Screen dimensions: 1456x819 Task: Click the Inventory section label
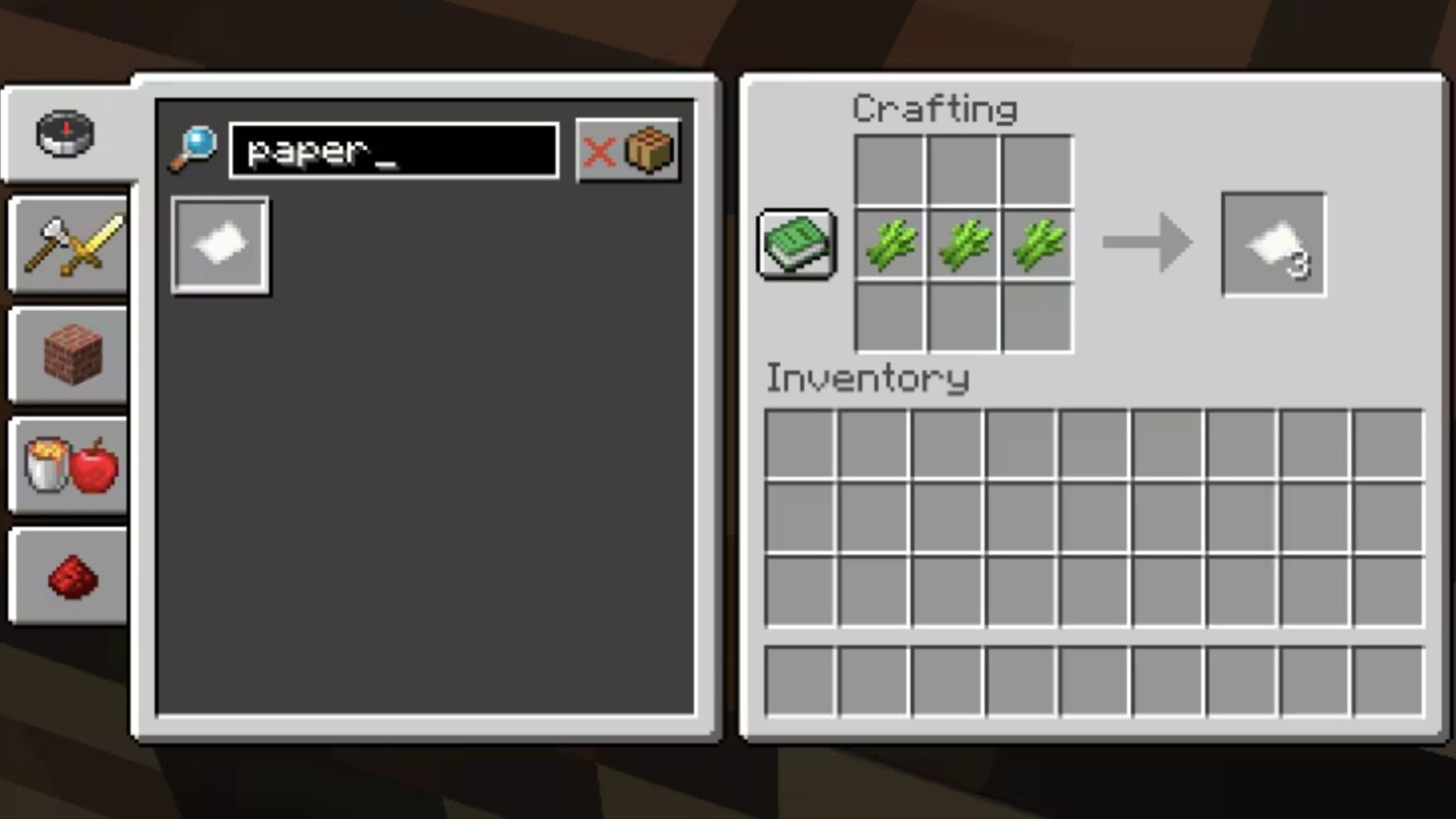pyautogui.click(x=867, y=378)
